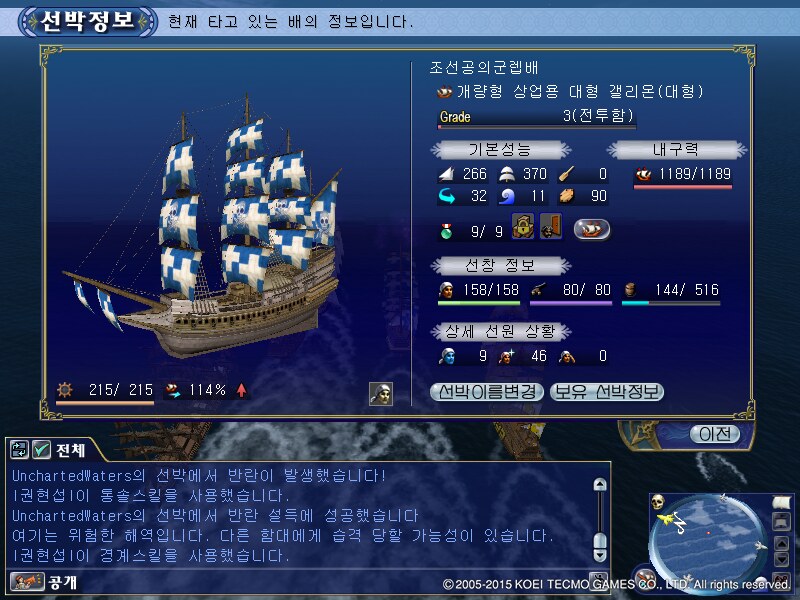This screenshot has height=600, width=800.
Task: Click the 선박이름변경 button
Action: coord(487,392)
